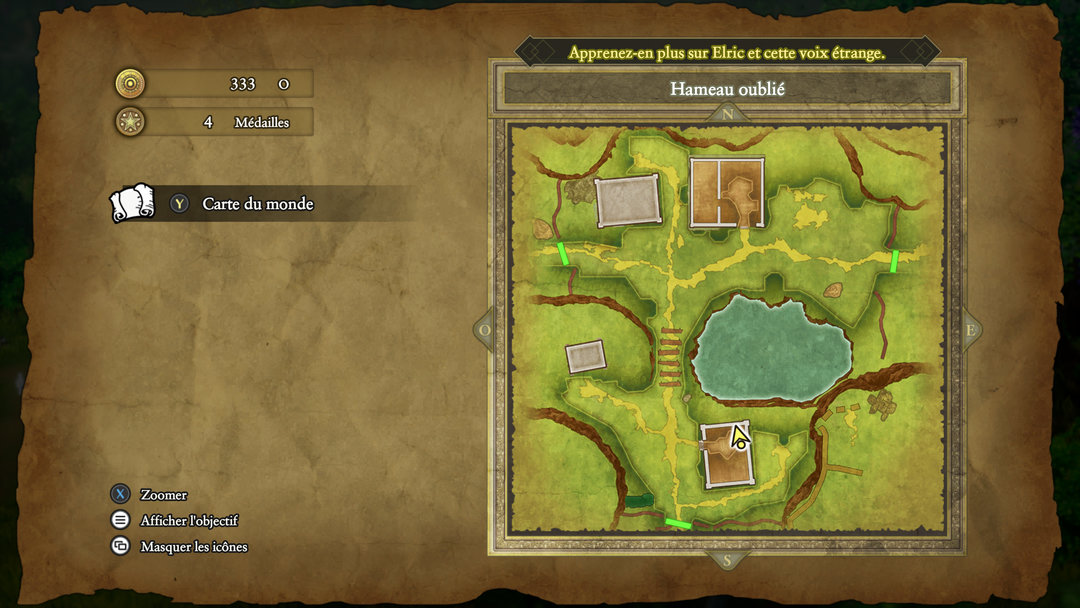The height and width of the screenshot is (608, 1080).
Task: Click the west compass marker on the map
Action: tap(486, 330)
